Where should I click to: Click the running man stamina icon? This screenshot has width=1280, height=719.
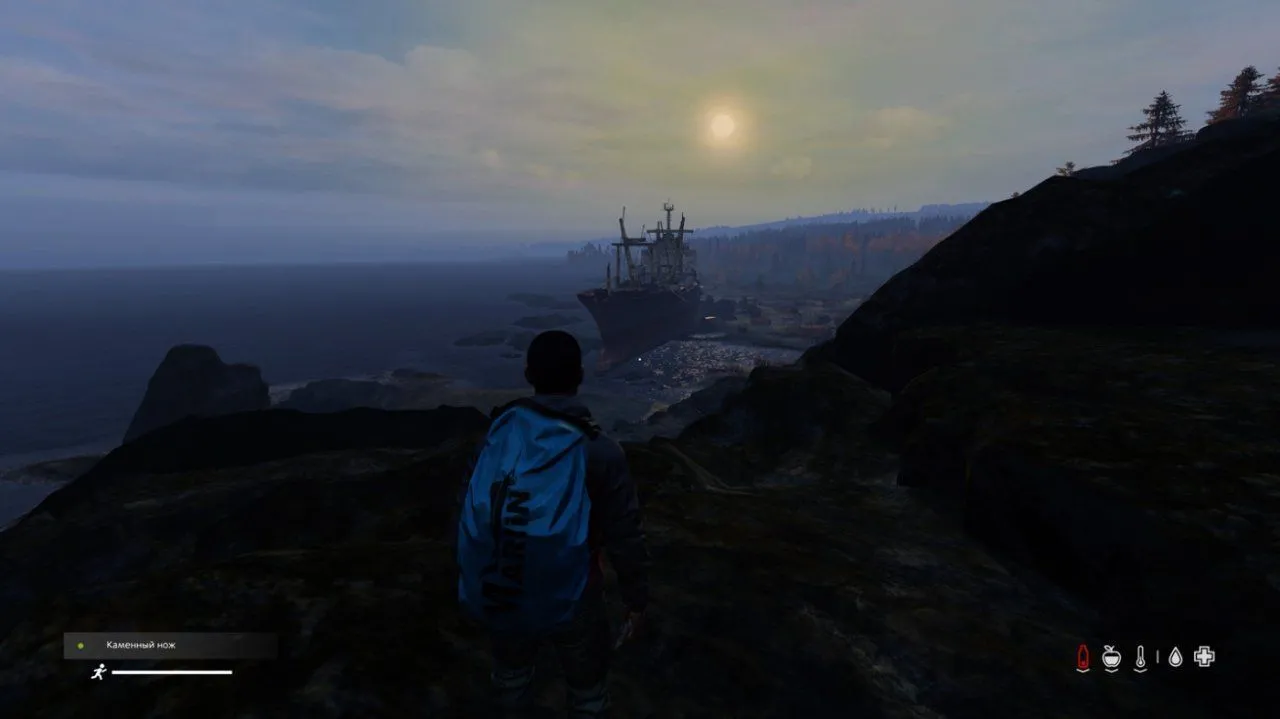coord(98,672)
